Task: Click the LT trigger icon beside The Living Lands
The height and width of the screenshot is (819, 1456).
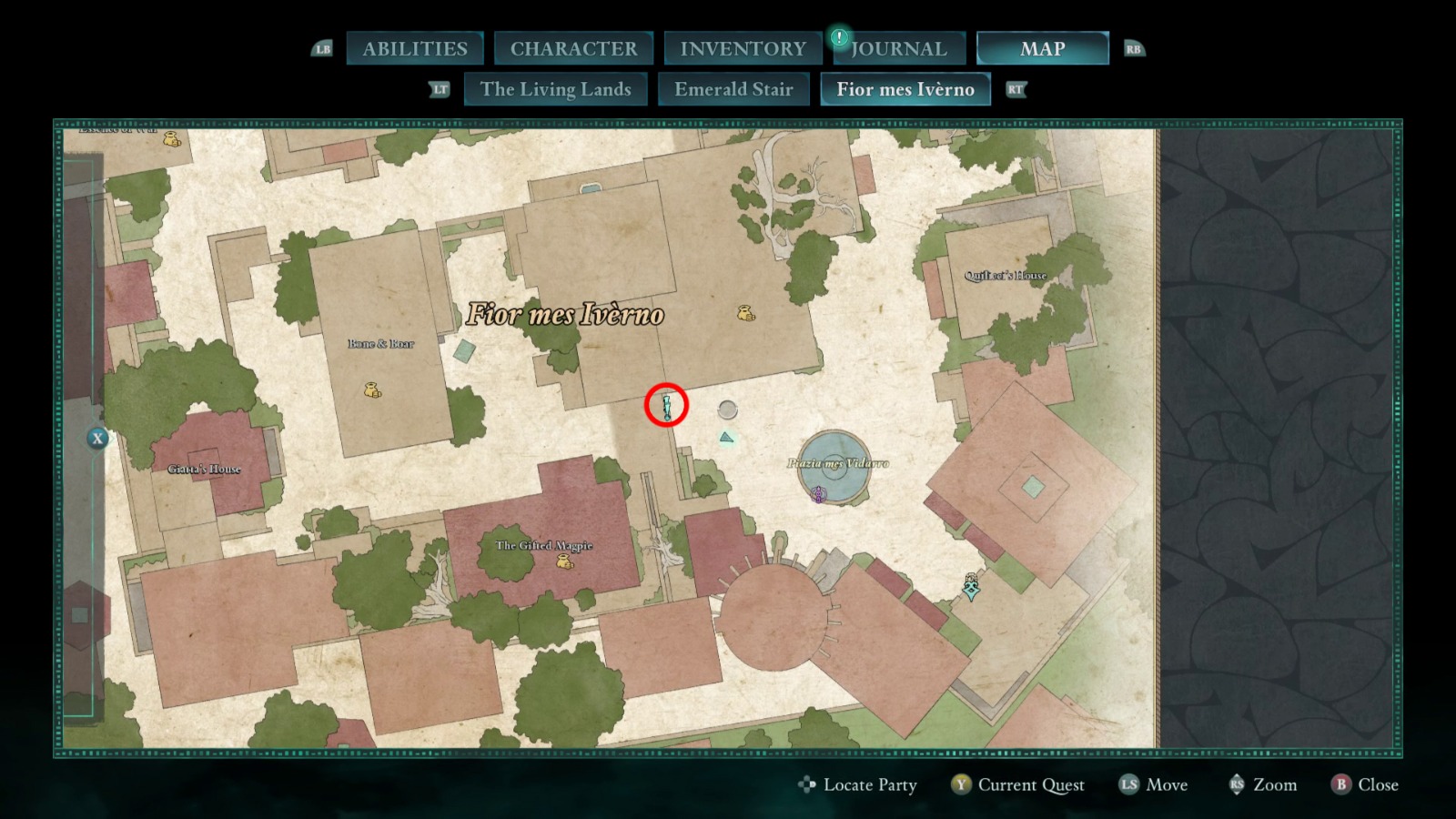Action: coord(440,89)
